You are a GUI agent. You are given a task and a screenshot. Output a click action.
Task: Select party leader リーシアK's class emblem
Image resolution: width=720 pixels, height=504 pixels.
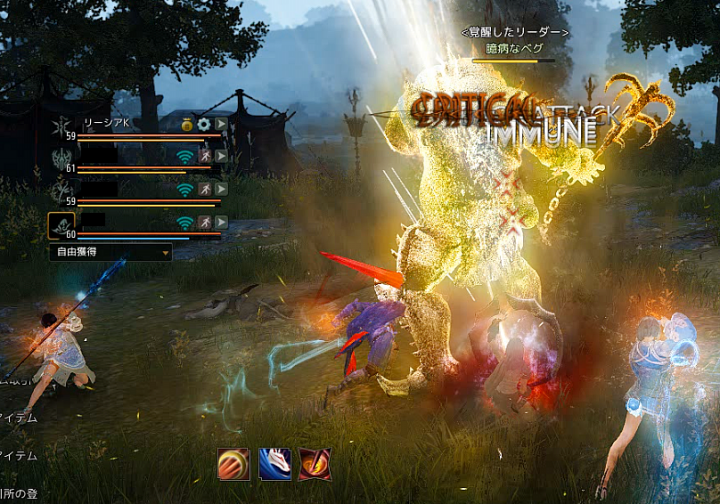pos(61,126)
